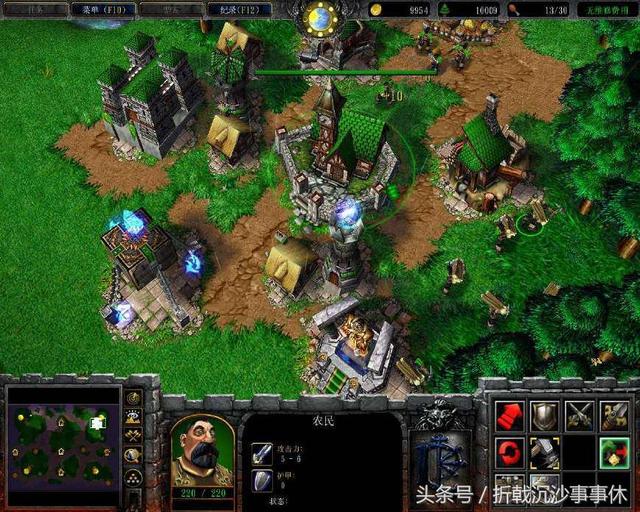Open the Log (F12) panel
Viewport: 640px width, 512px height.
(x=241, y=9)
